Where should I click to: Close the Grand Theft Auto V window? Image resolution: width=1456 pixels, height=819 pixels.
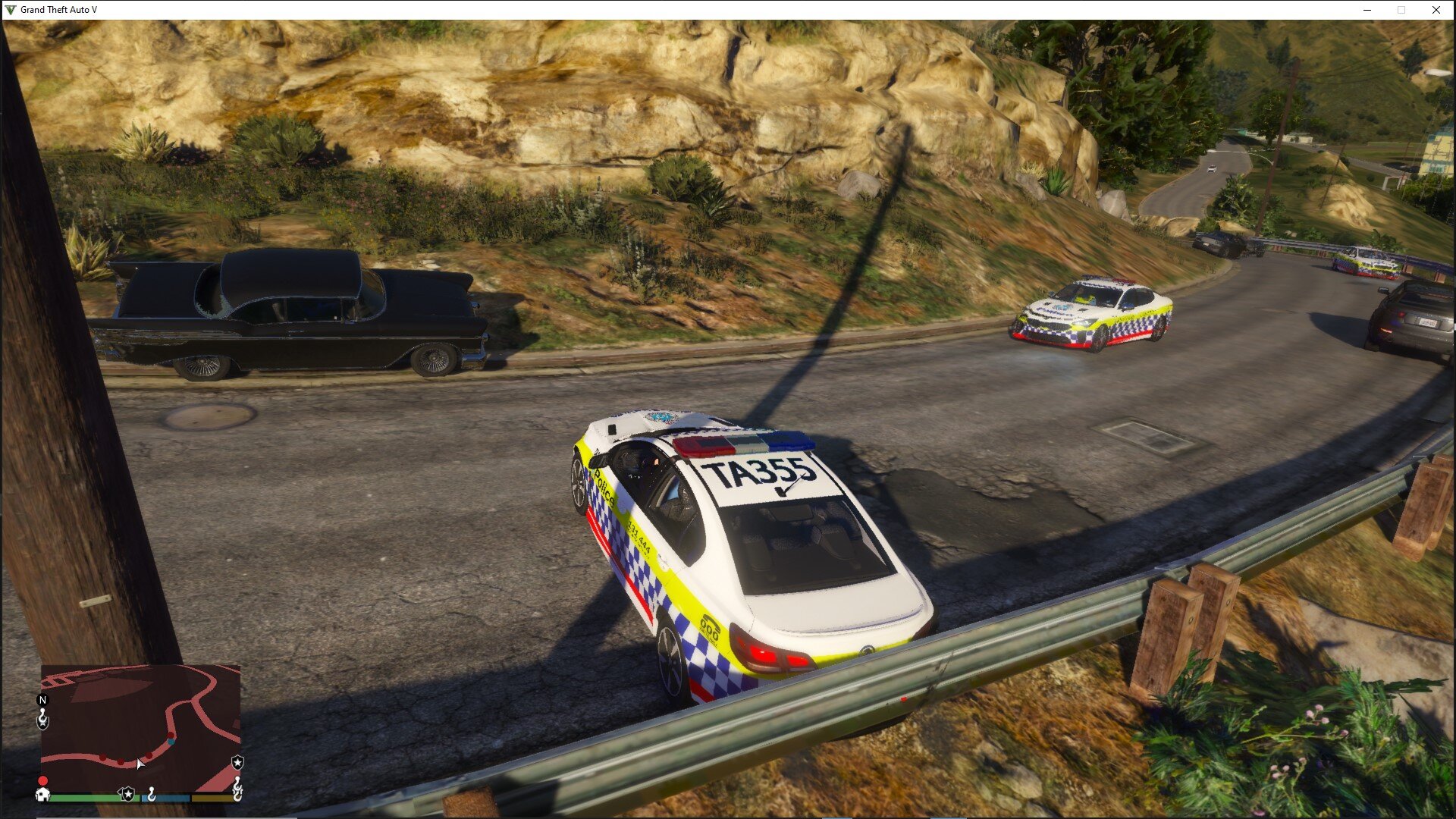tap(1436, 10)
